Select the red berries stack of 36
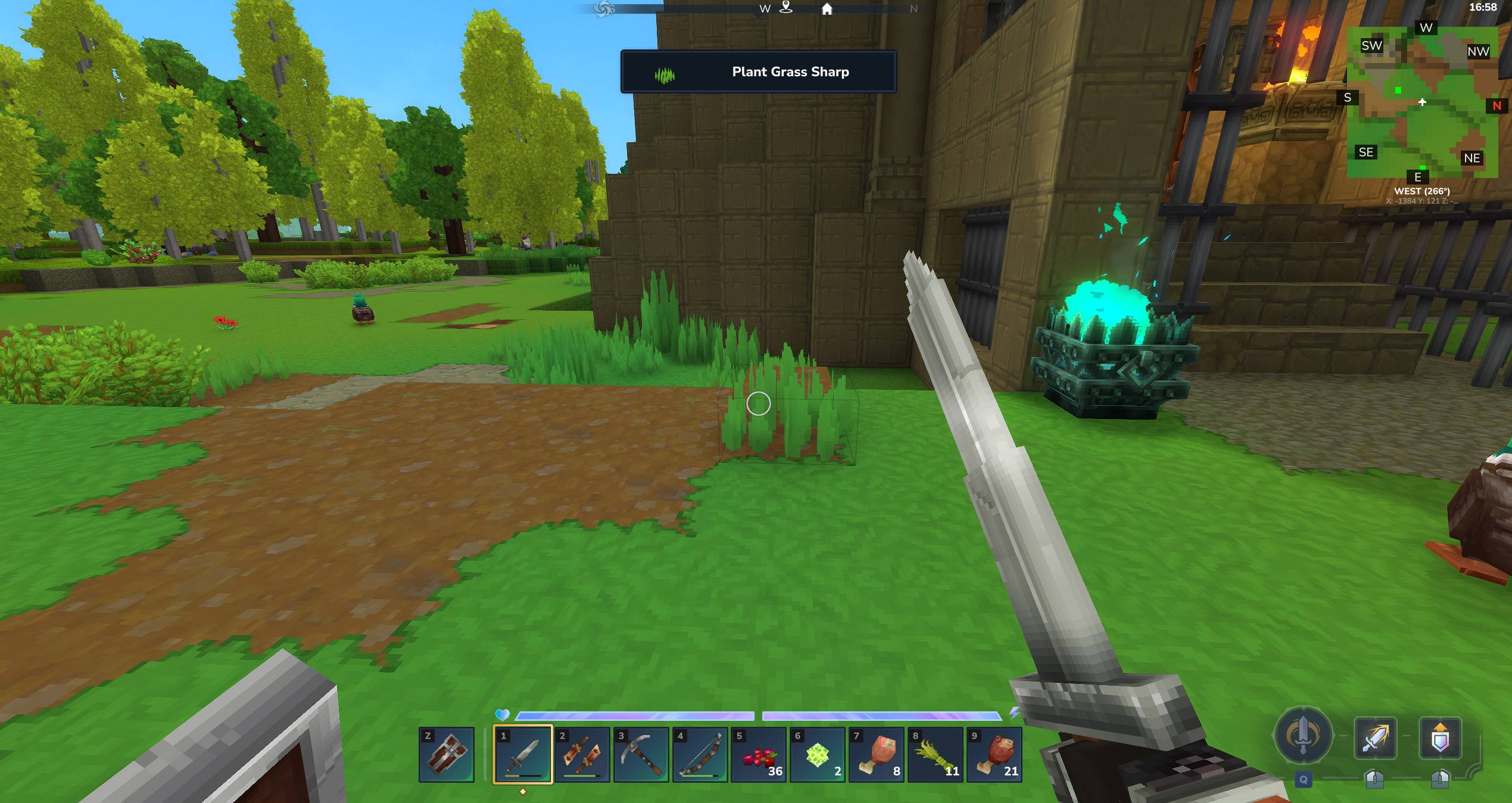This screenshot has width=1512, height=803. coord(759,754)
